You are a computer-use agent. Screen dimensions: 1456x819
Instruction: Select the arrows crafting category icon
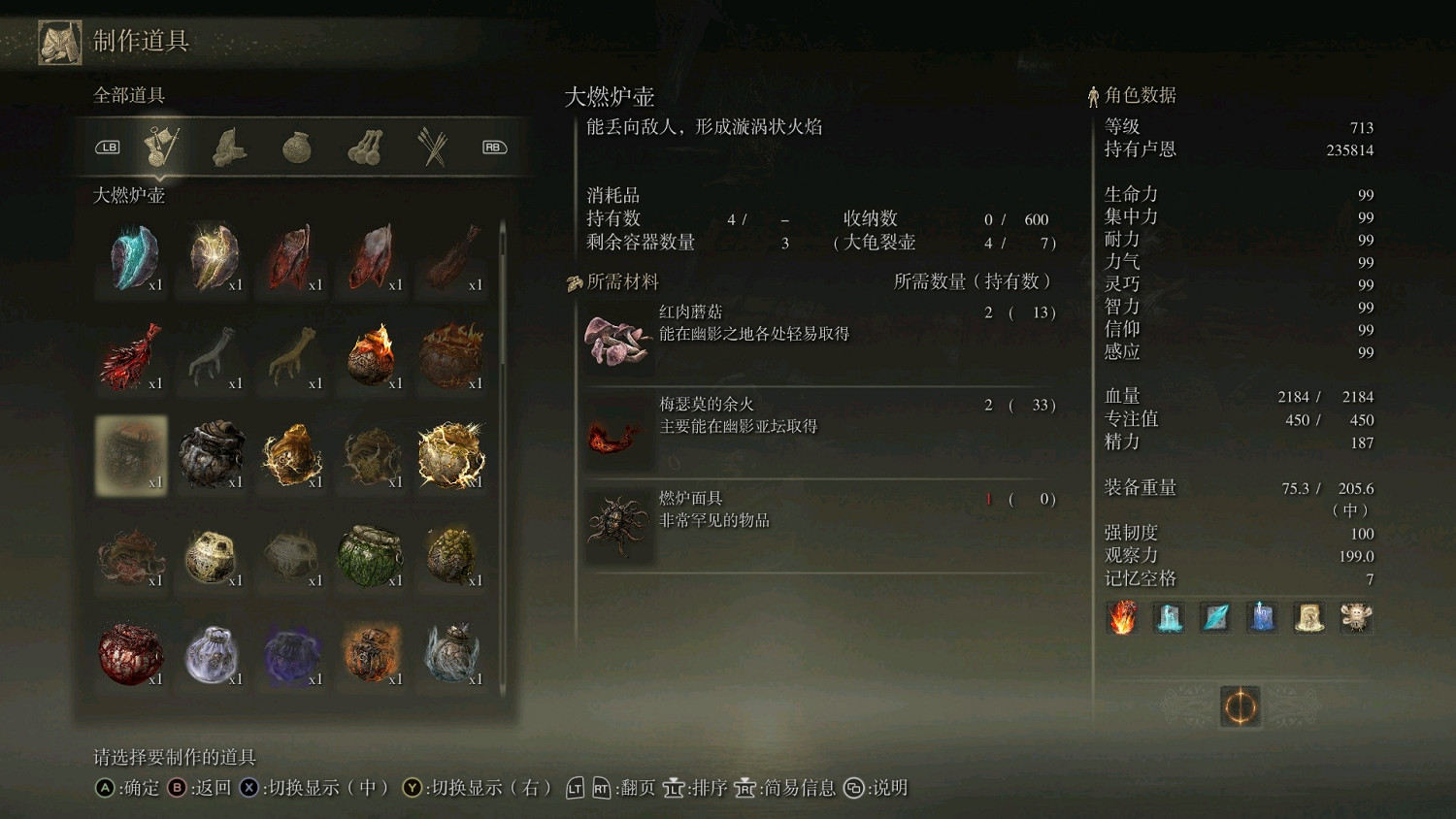(x=431, y=146)
